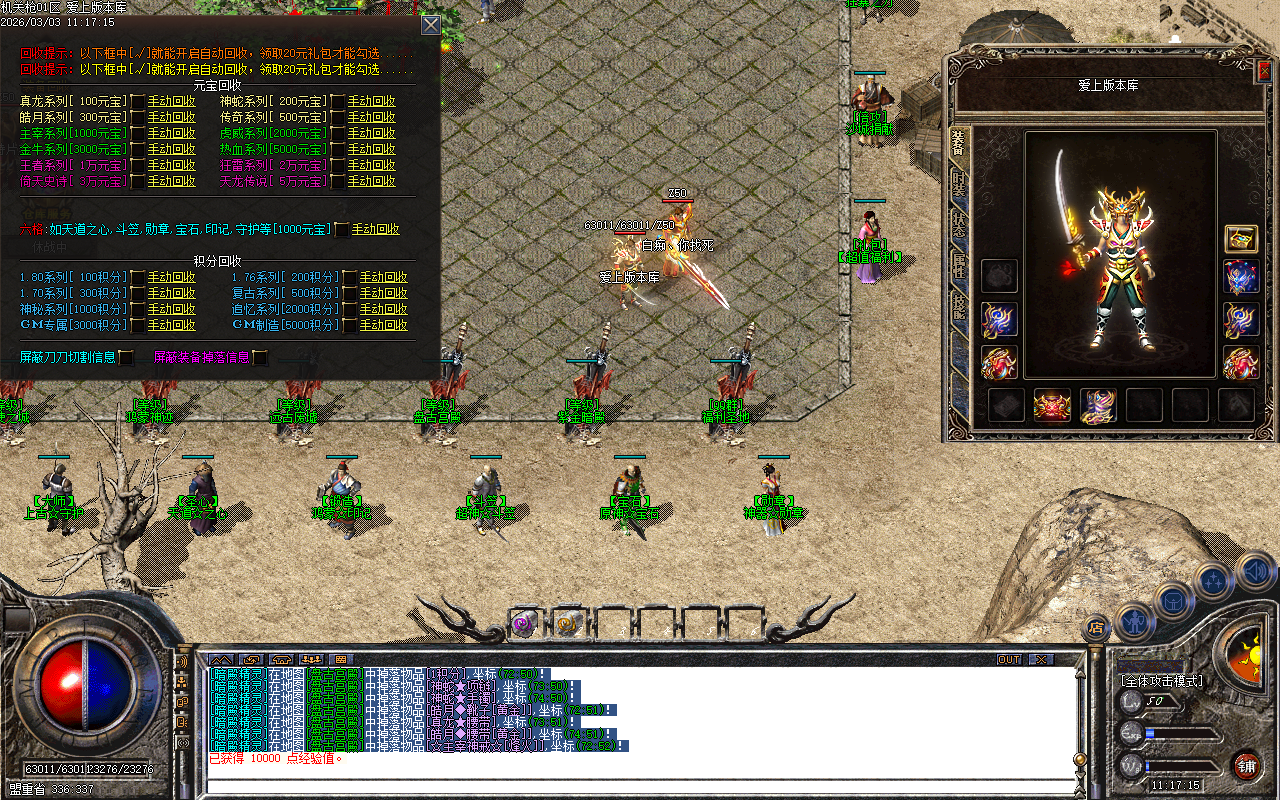
Task: Click the sparkle effects icon near the speaker
Action: pos(1213,580)
